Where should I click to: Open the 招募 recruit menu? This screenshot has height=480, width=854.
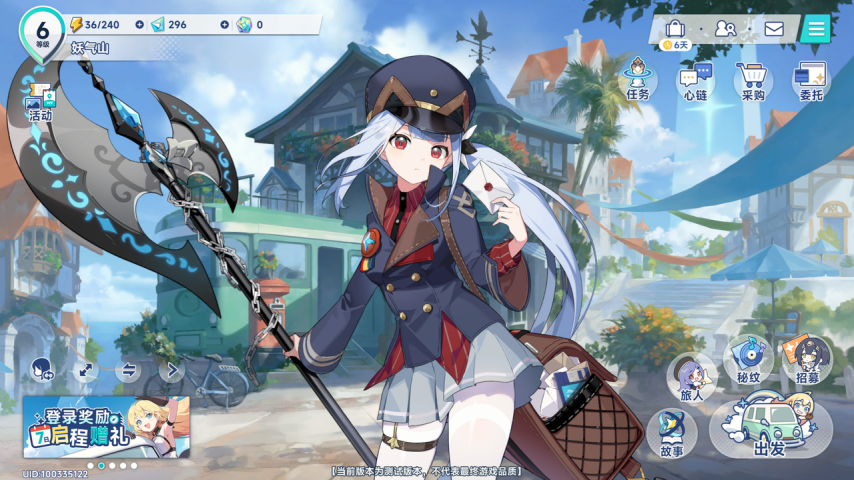(807, 360)
